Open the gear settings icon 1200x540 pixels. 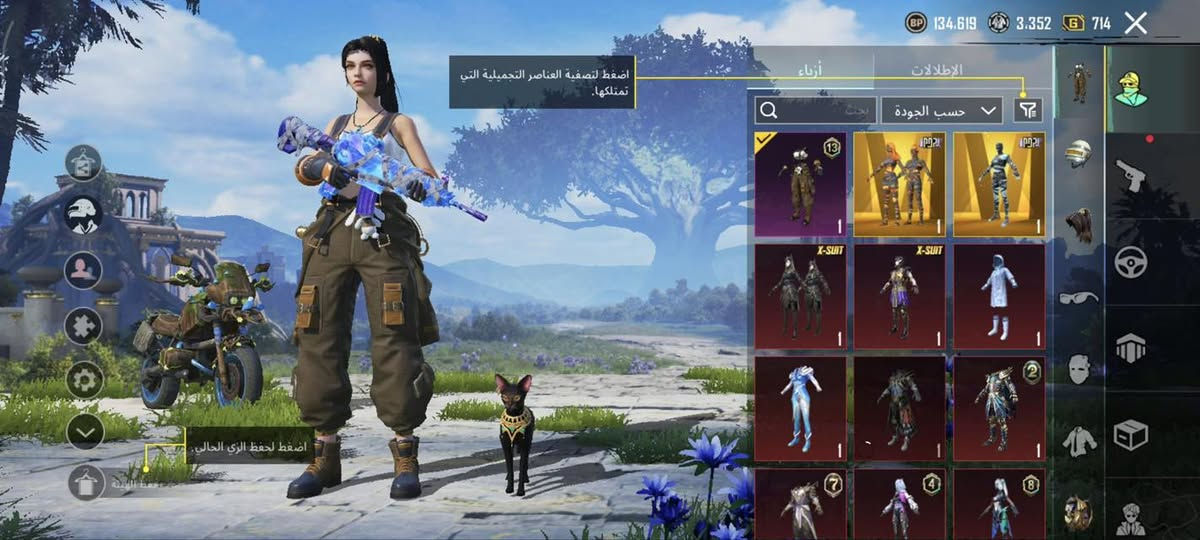85,379
